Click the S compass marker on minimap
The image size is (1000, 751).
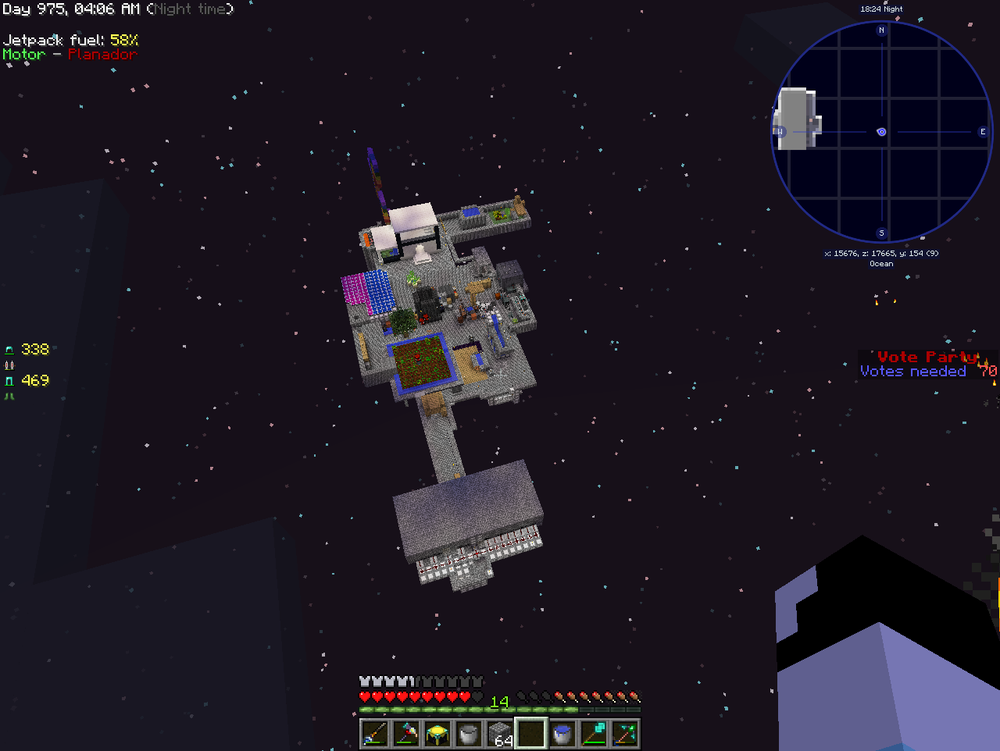pos(881,233)
